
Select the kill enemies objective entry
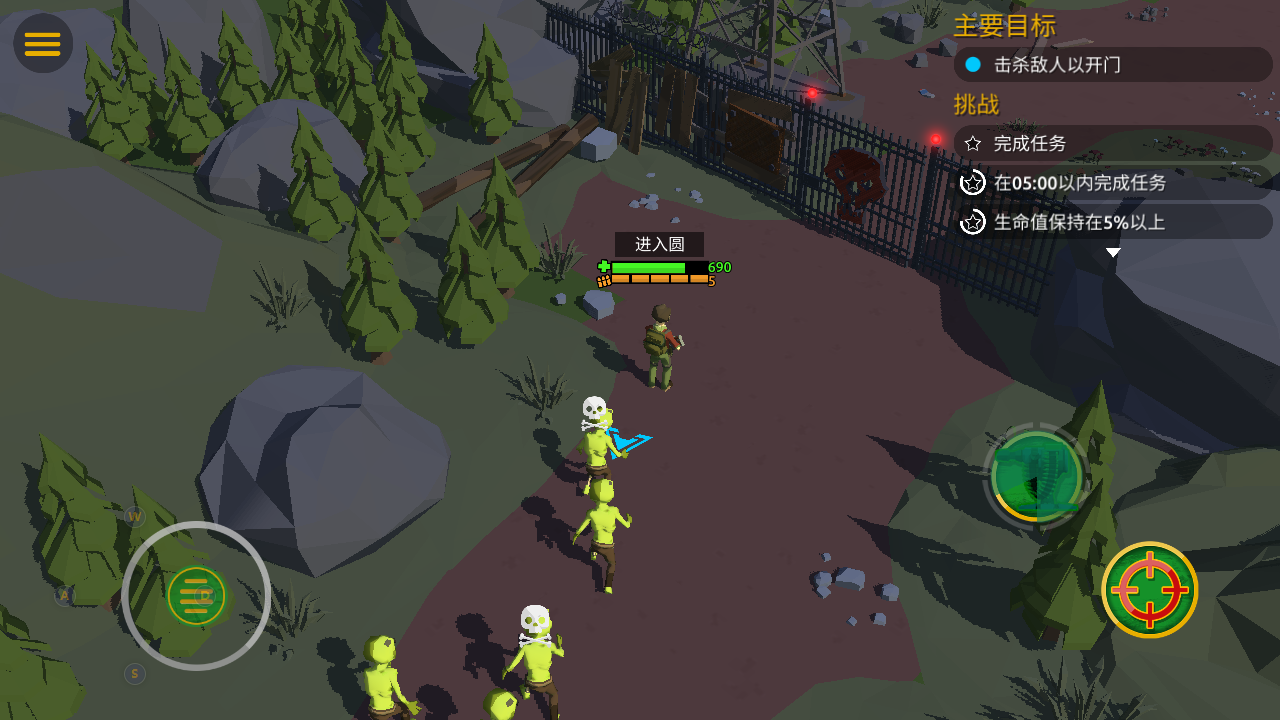coord(1112,65)
